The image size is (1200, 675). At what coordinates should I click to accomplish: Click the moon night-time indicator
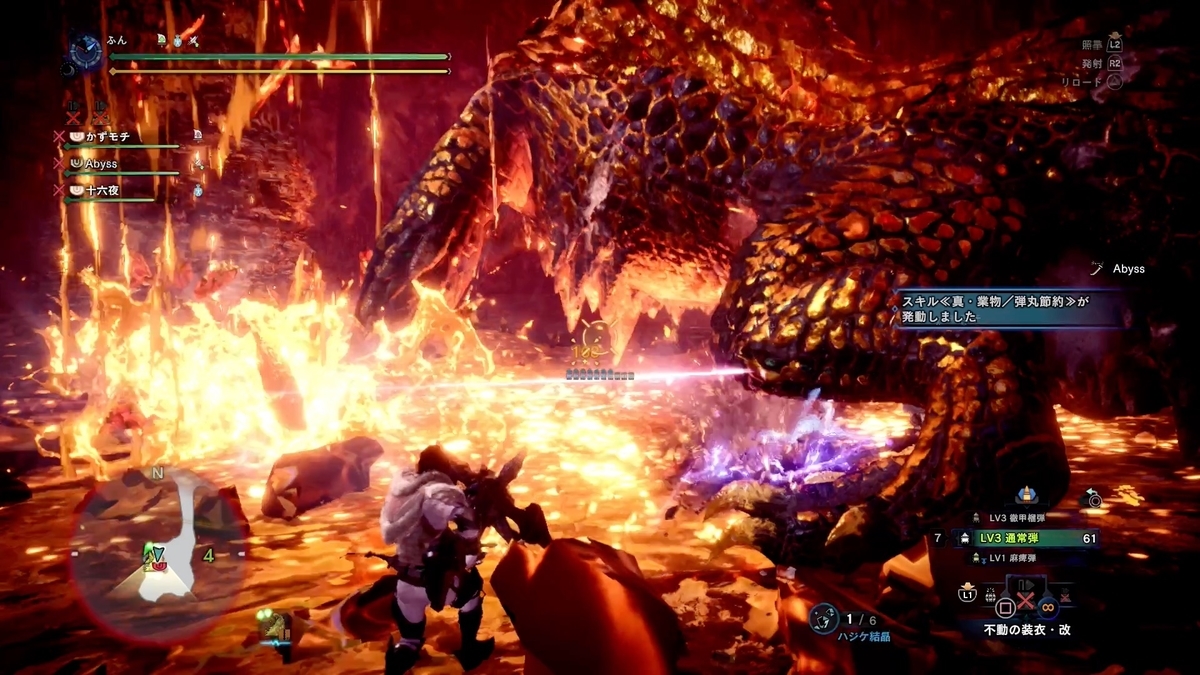click(70, 70)
